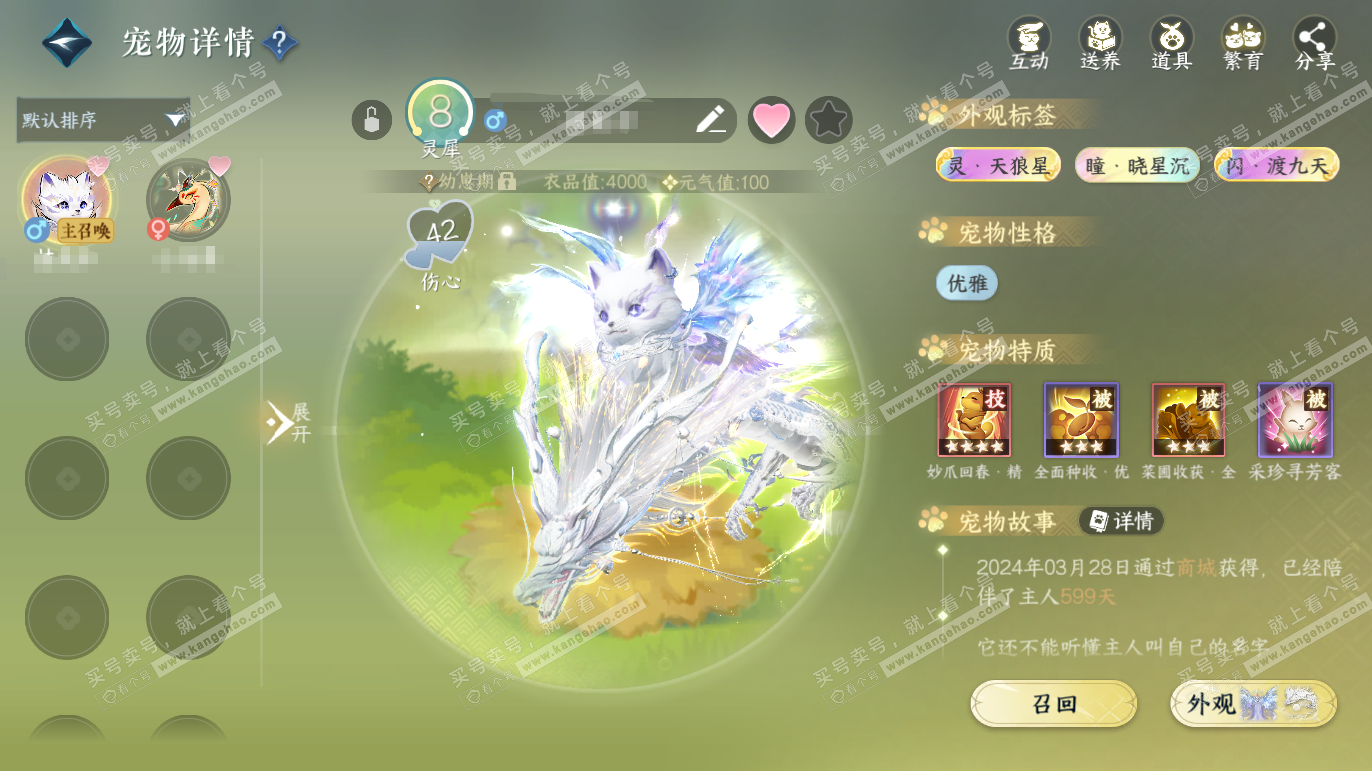Open the 外观 appearance button

click(1253, 704)
